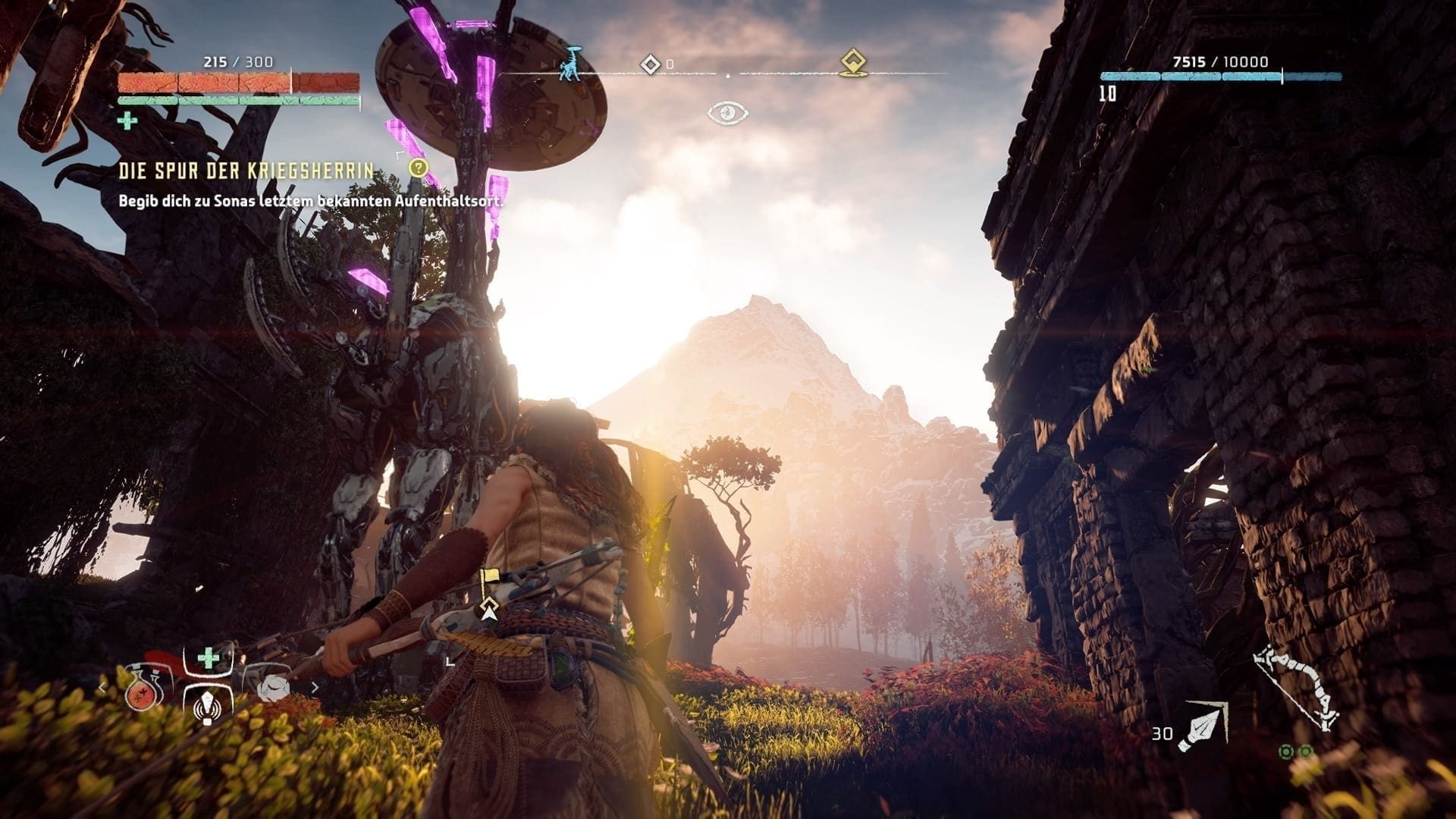Image resolution: width=1456 pixels, height=819 pixels.
Task: Select the equipped bow weapon icon
Action: coord(1295,688)
